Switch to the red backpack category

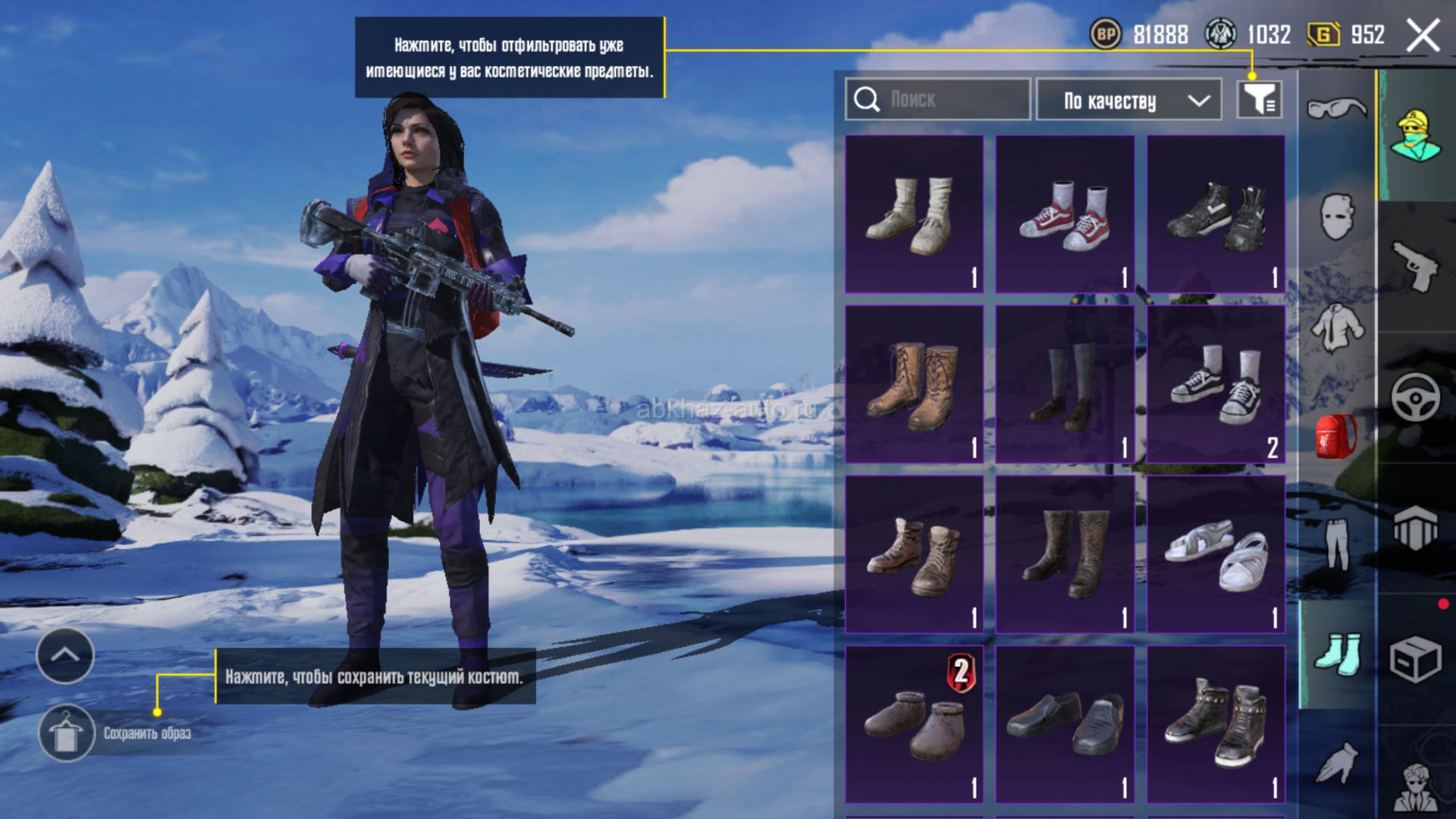point(1336,437)
